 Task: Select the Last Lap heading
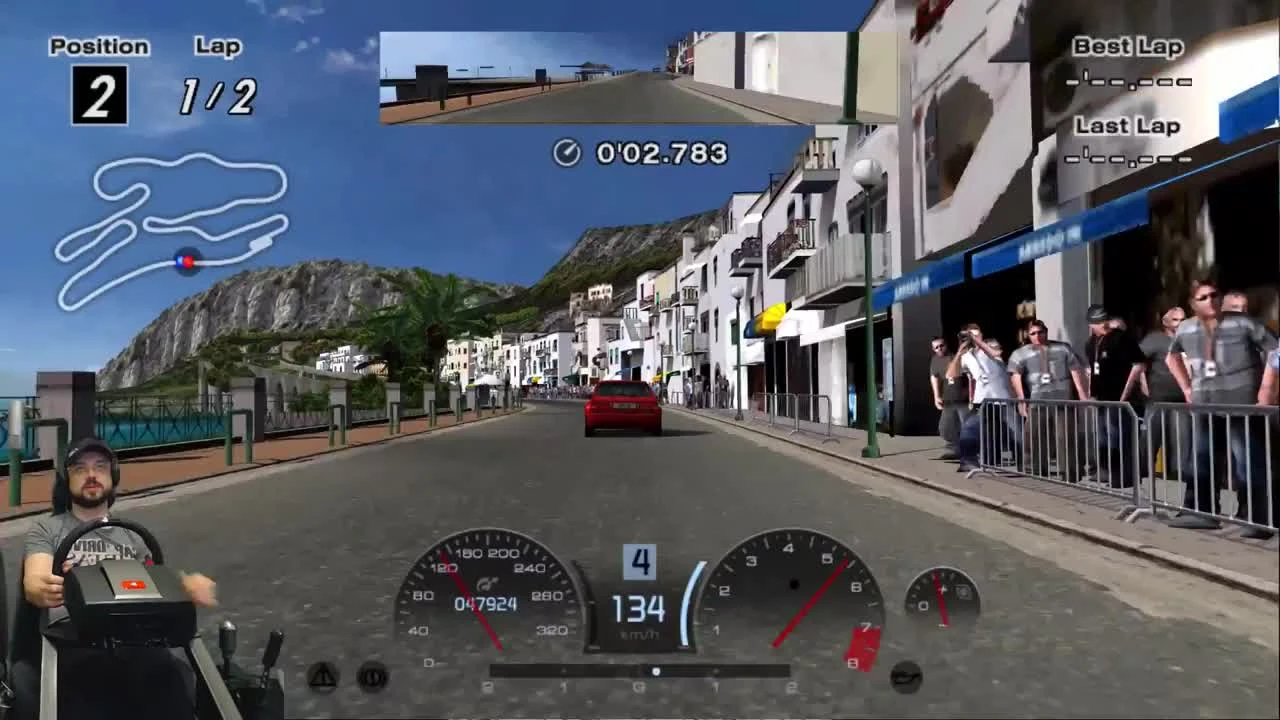(1128, 126)
